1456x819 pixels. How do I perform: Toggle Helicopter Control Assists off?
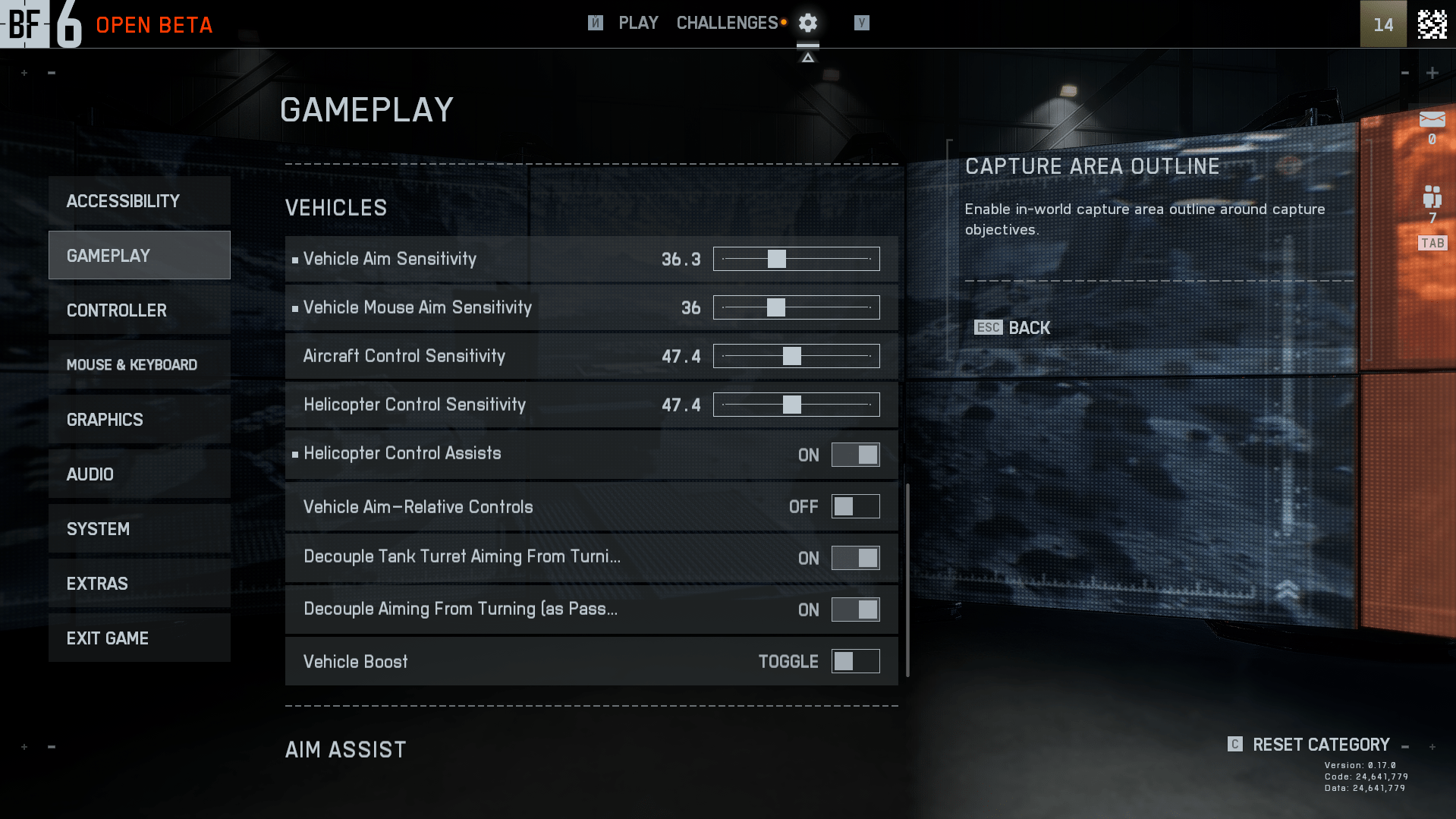click(x=855, y=455)
